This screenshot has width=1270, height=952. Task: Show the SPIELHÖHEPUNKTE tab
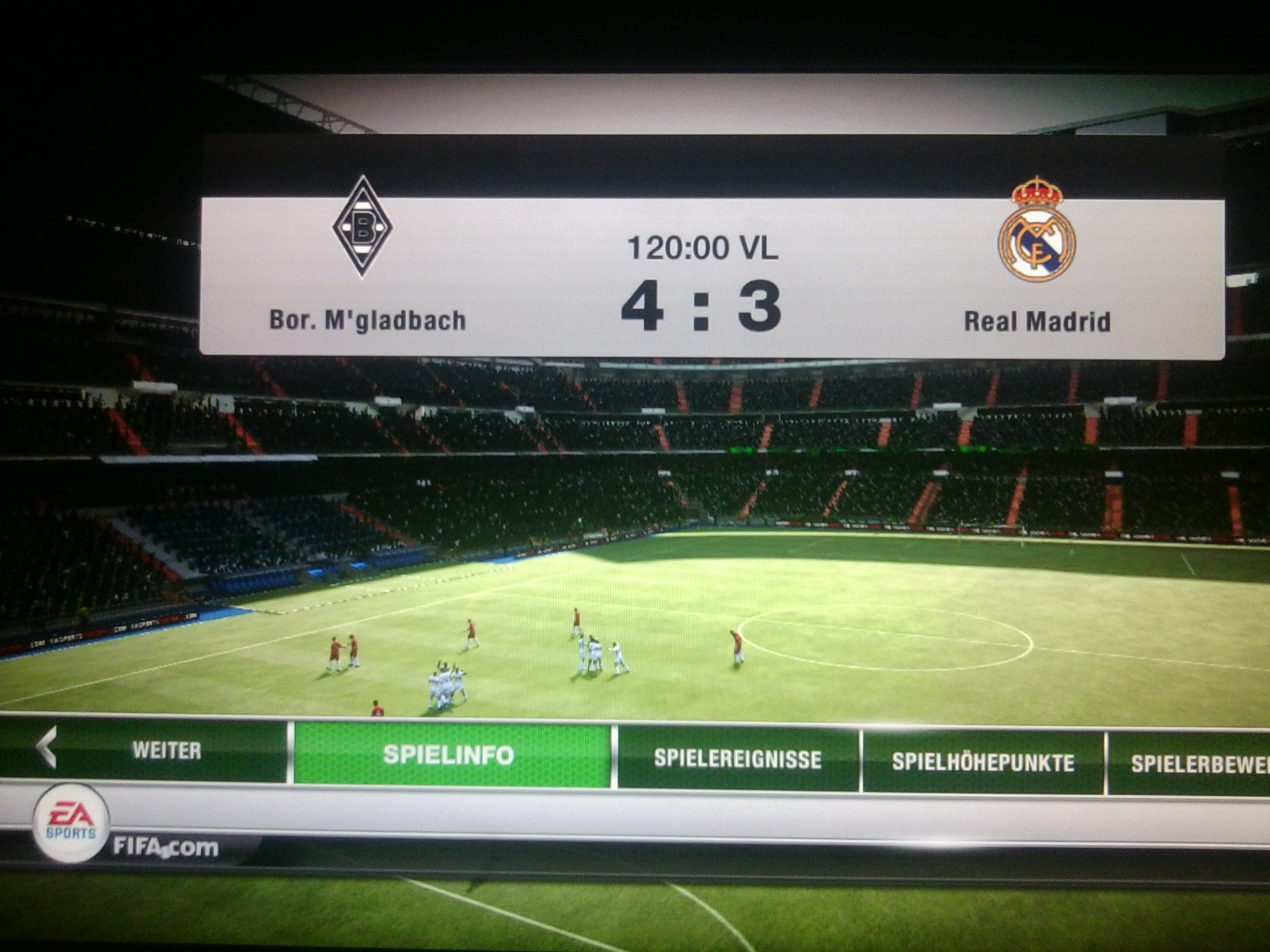983,762
